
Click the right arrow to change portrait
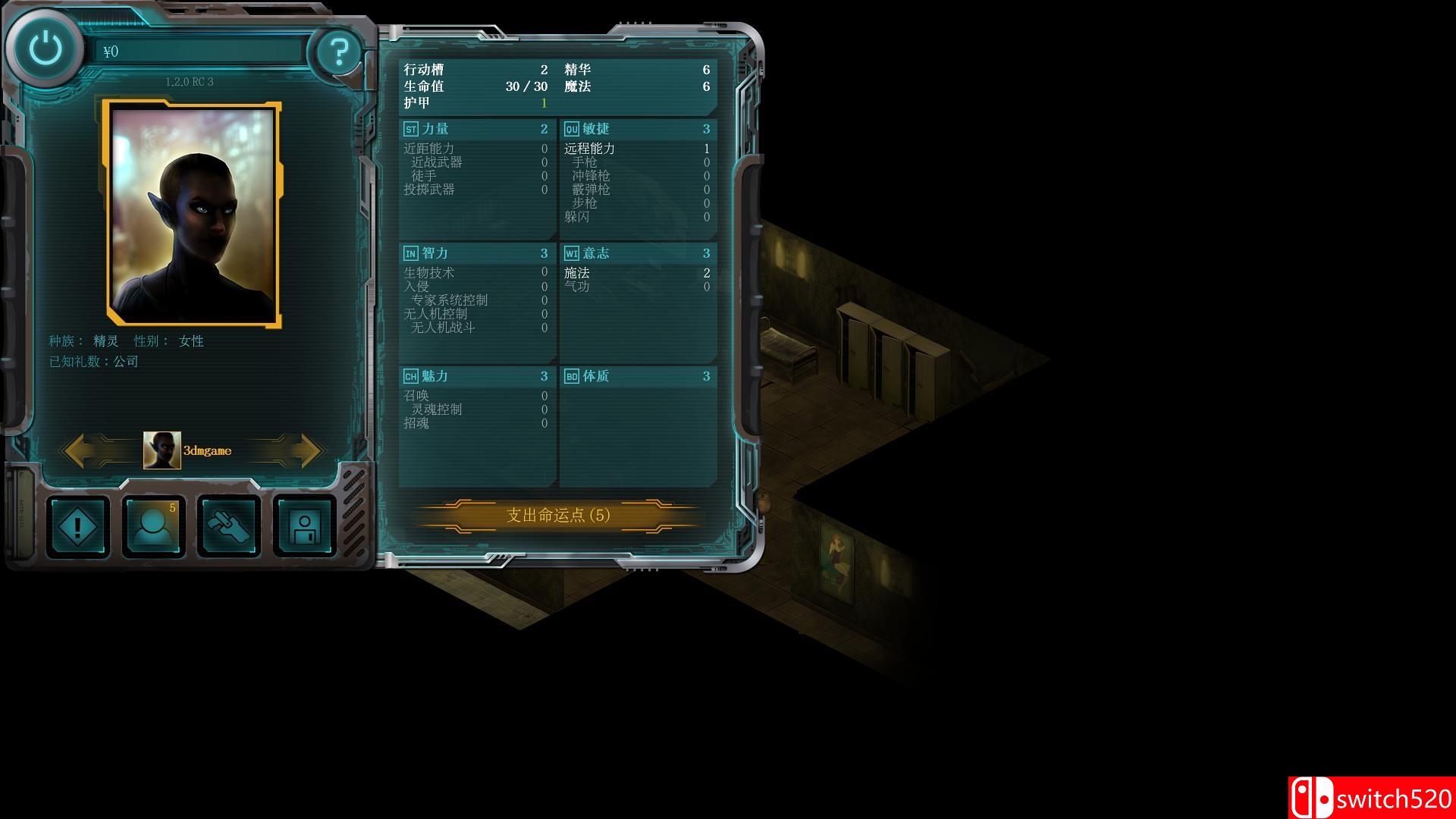[x=296, y=450]
